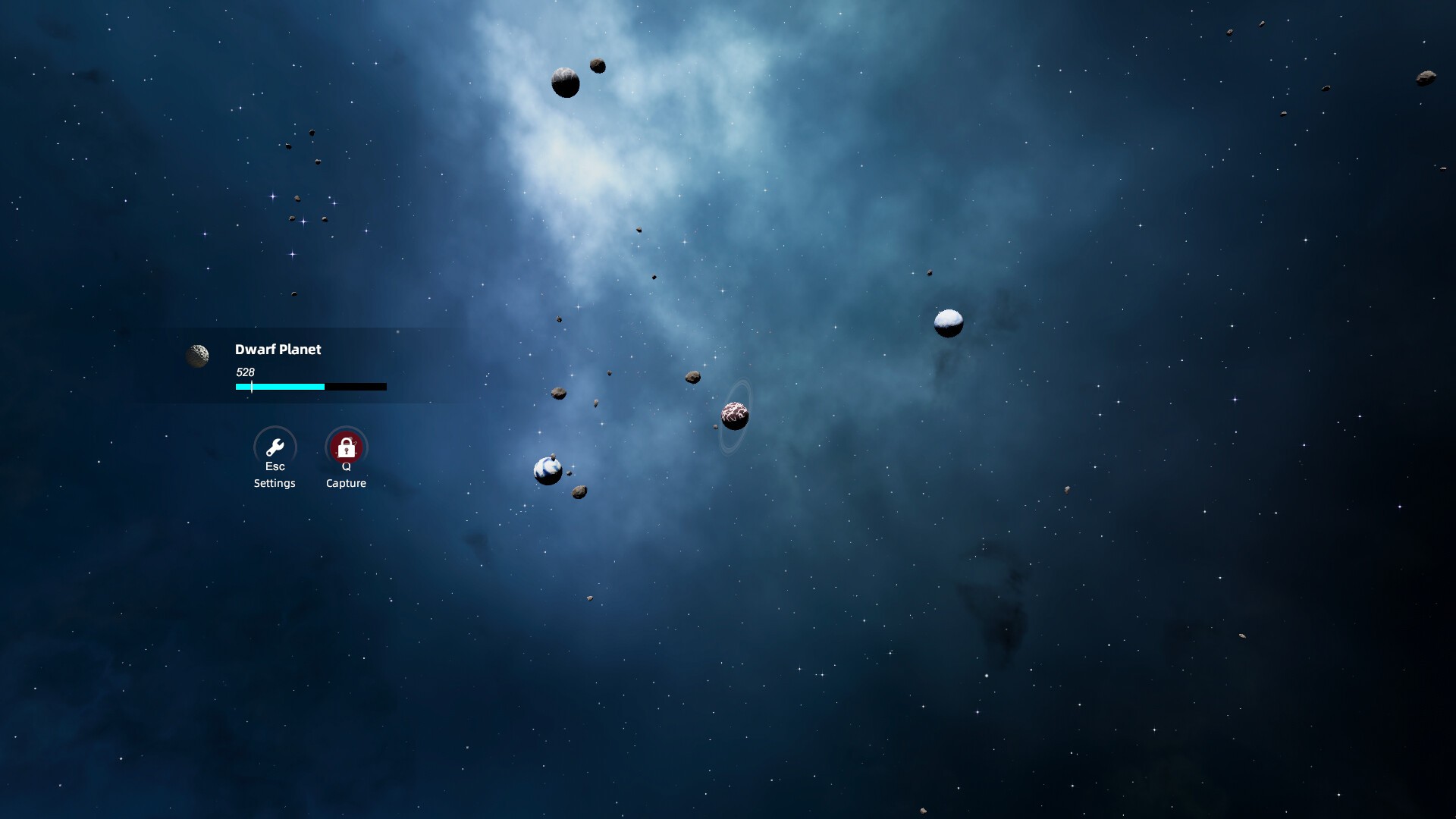This screenshot has height=819, width=1456.
Task: Click the blue Earth-like planet below center
Action: (547, 470)
